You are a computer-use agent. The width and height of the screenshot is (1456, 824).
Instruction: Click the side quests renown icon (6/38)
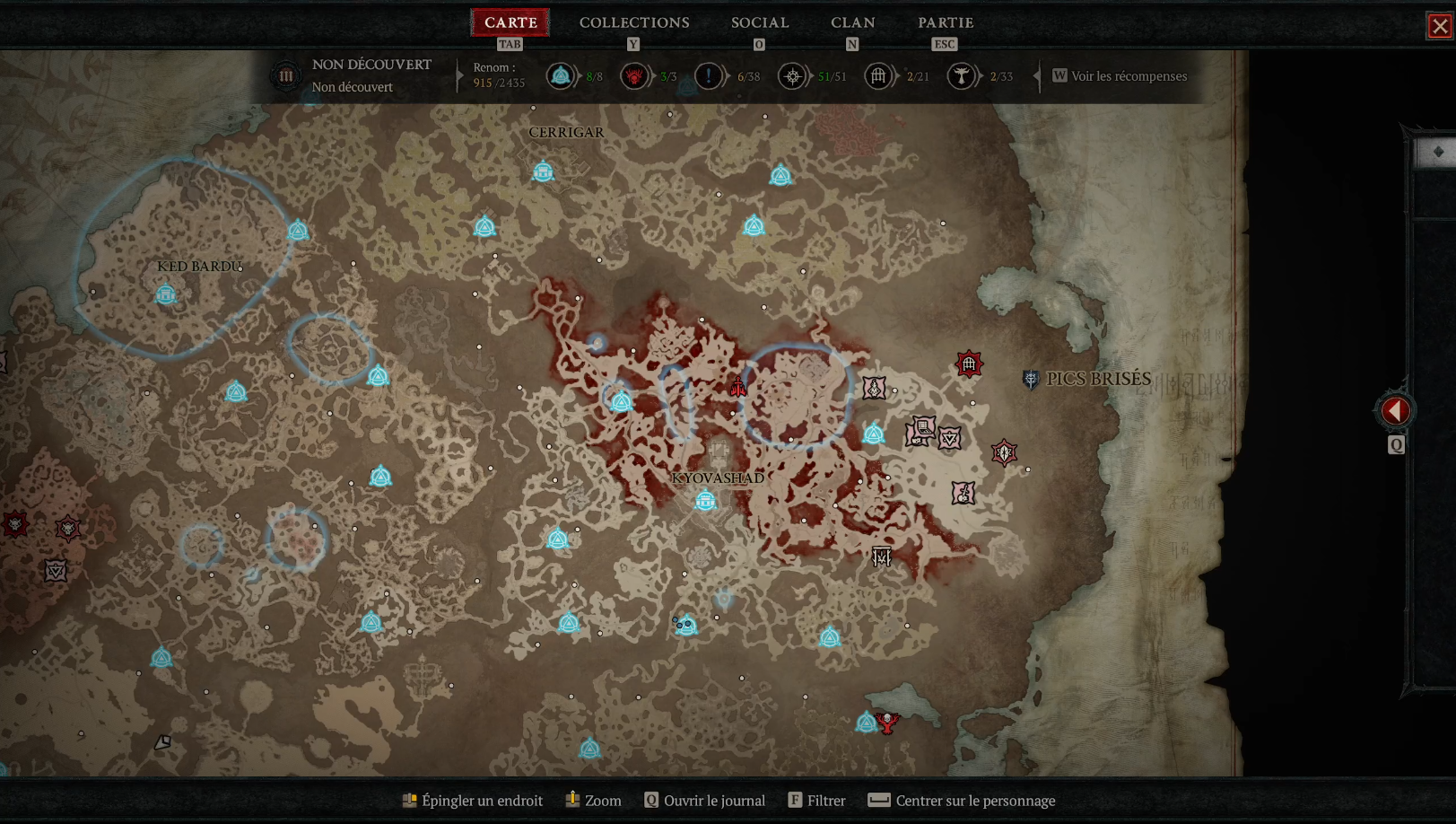708,76
